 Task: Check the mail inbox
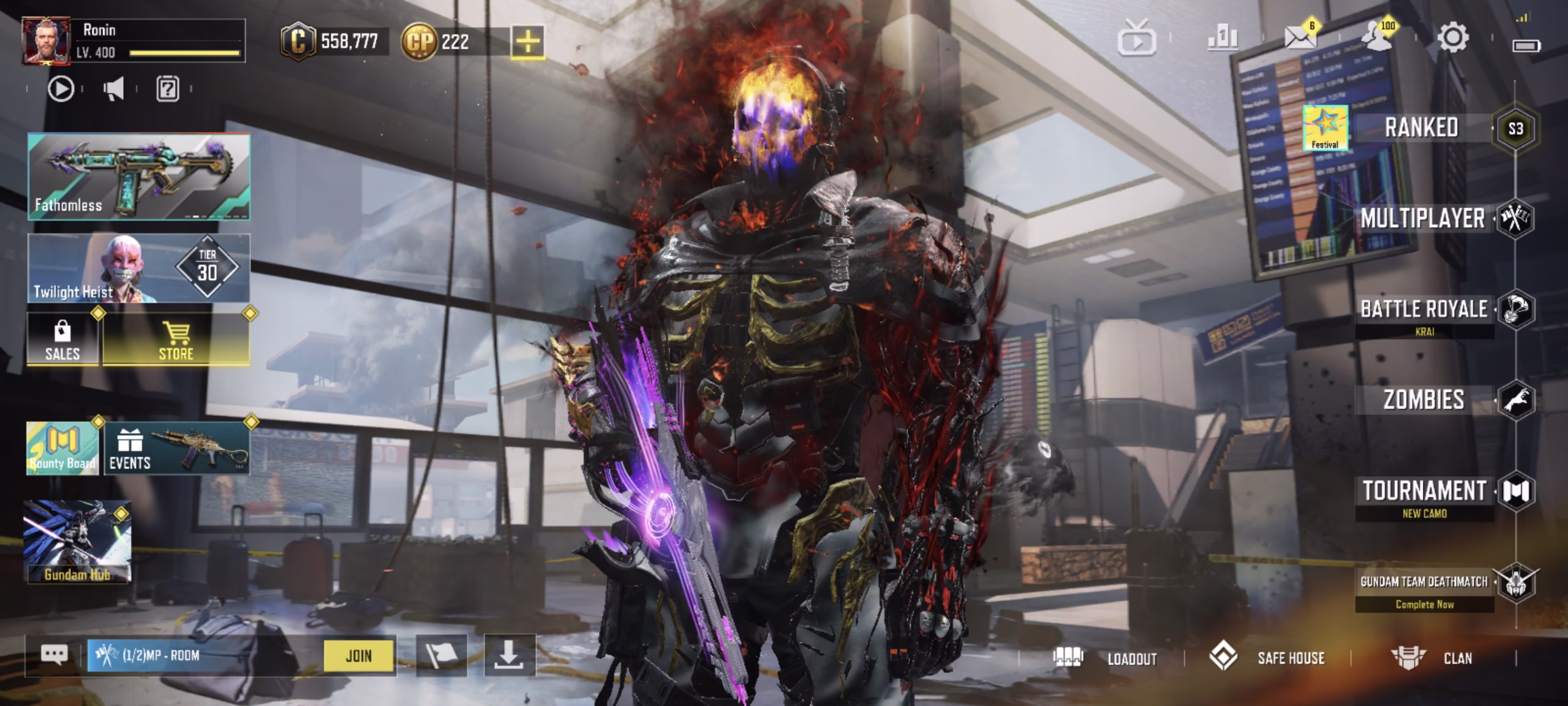tap(1299, 39)
